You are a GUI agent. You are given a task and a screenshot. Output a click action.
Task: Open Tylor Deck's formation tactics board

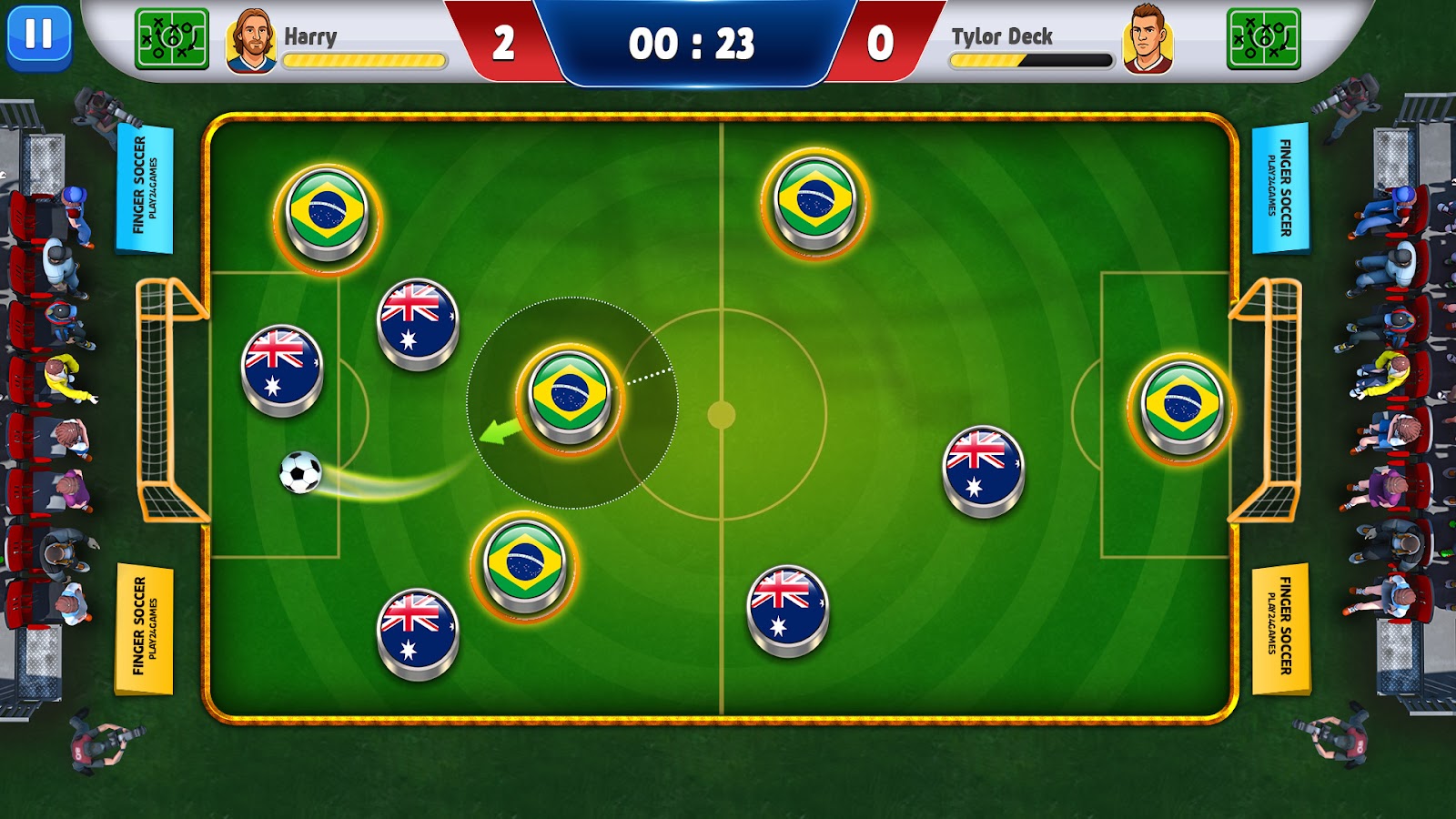pyautogui.click(x=1263, y=39)
